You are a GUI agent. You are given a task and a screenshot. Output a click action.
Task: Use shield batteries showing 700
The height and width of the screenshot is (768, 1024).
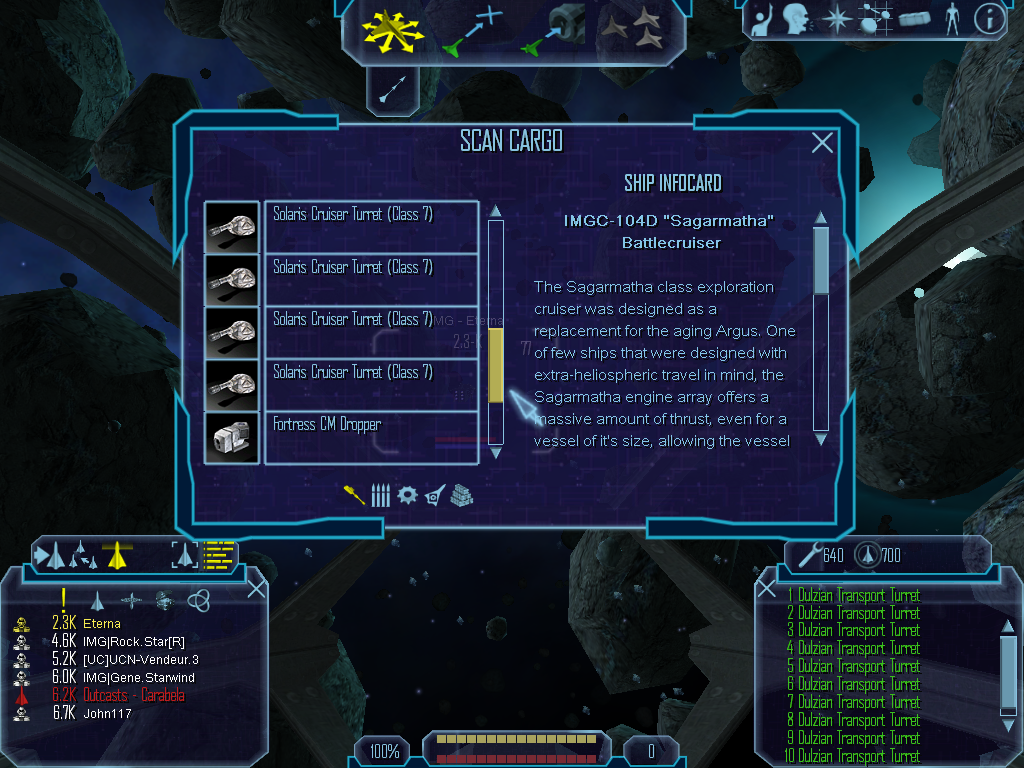coord(868,555)
